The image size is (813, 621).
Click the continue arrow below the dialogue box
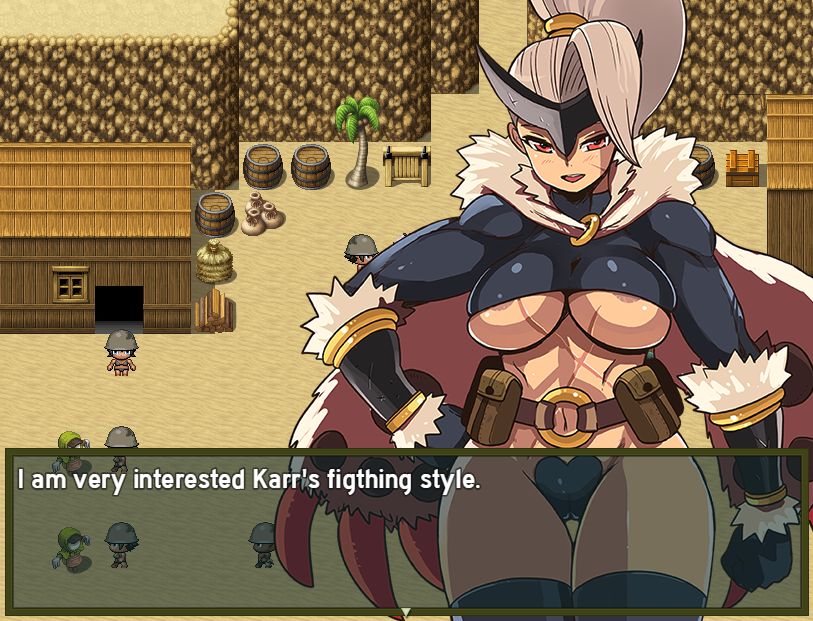(406, 611)
